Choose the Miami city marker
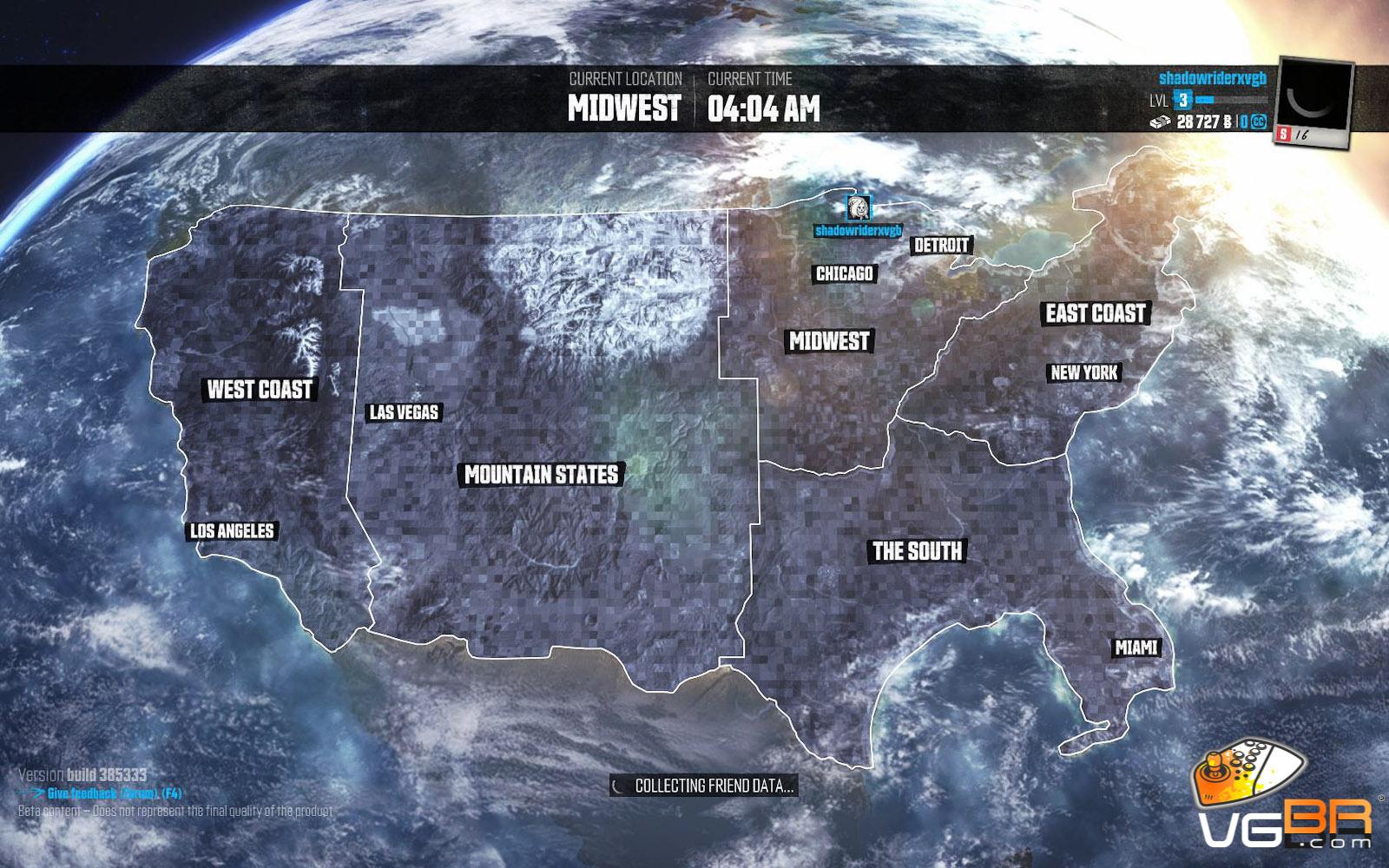This screenshot has height=868, width=1389. tap(1136, 648)
